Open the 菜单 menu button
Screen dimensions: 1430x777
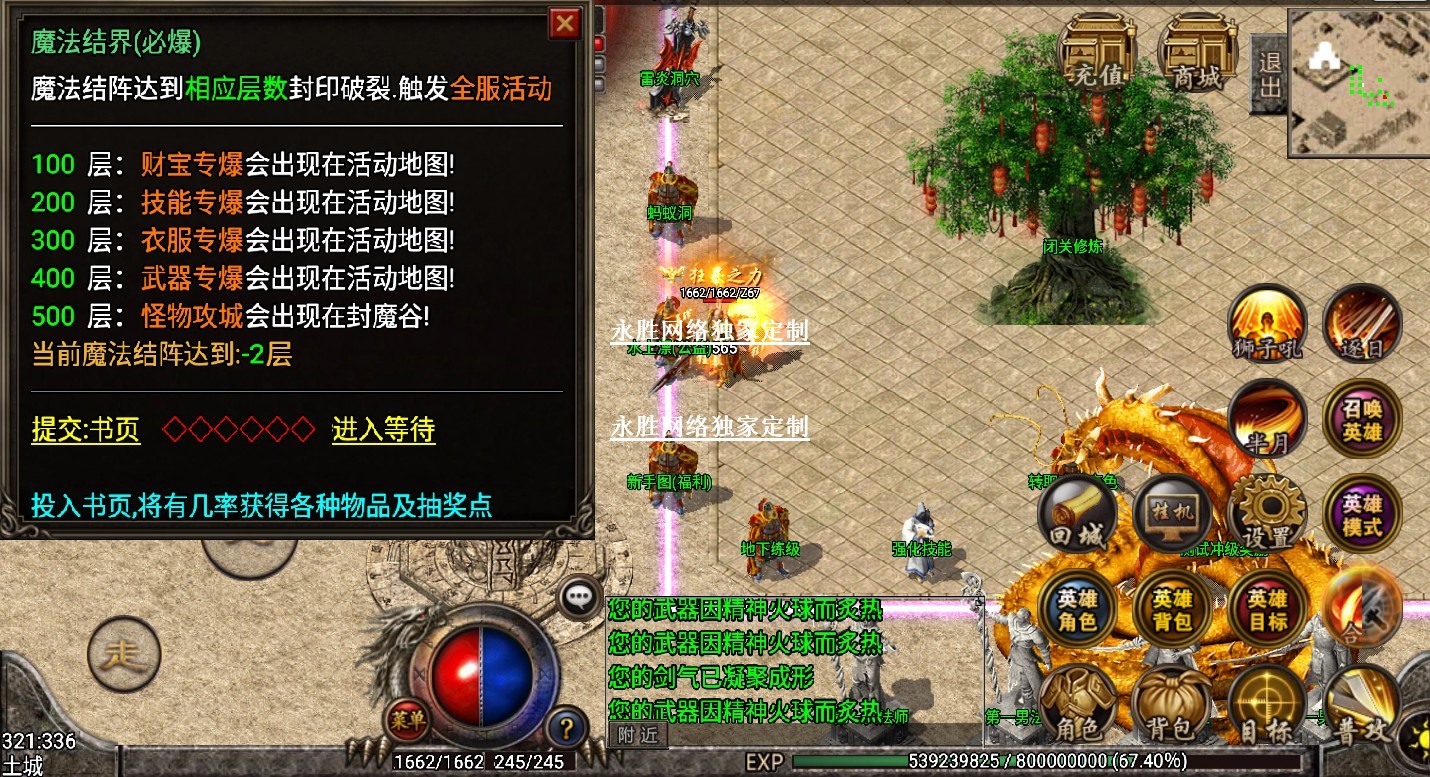(408, 718)
